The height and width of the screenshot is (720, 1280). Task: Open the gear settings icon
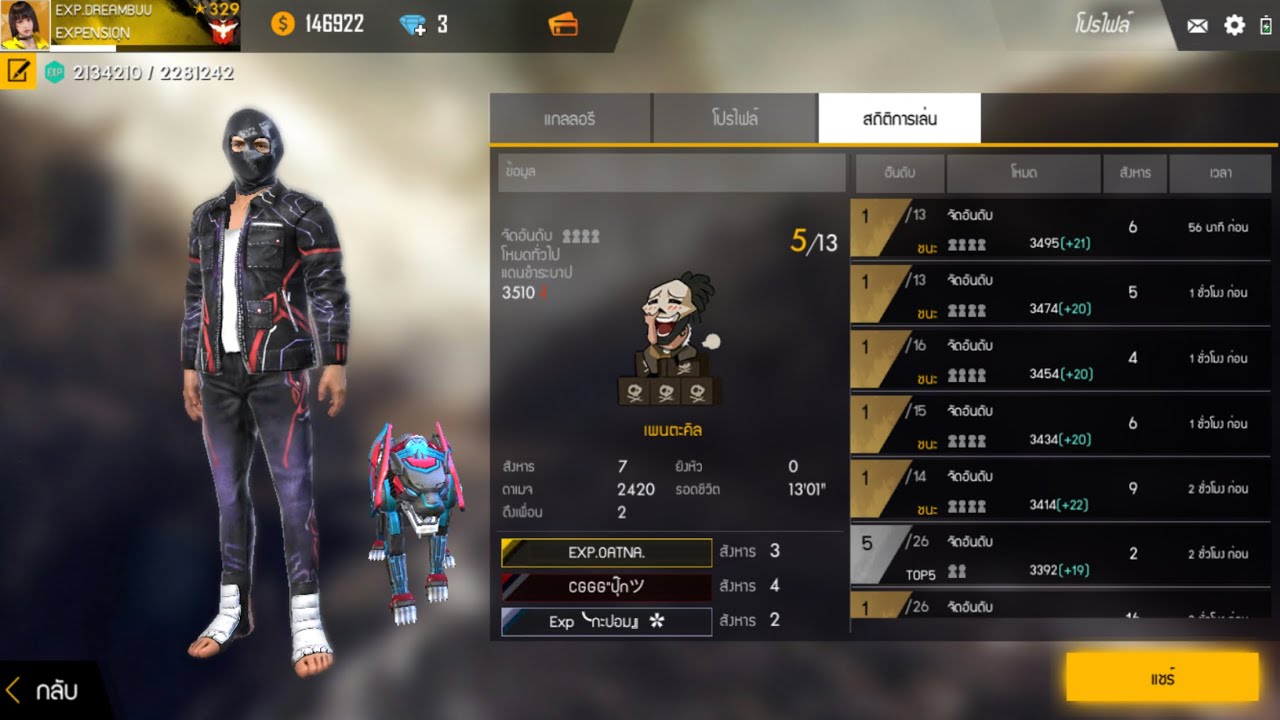point(1235,25)
